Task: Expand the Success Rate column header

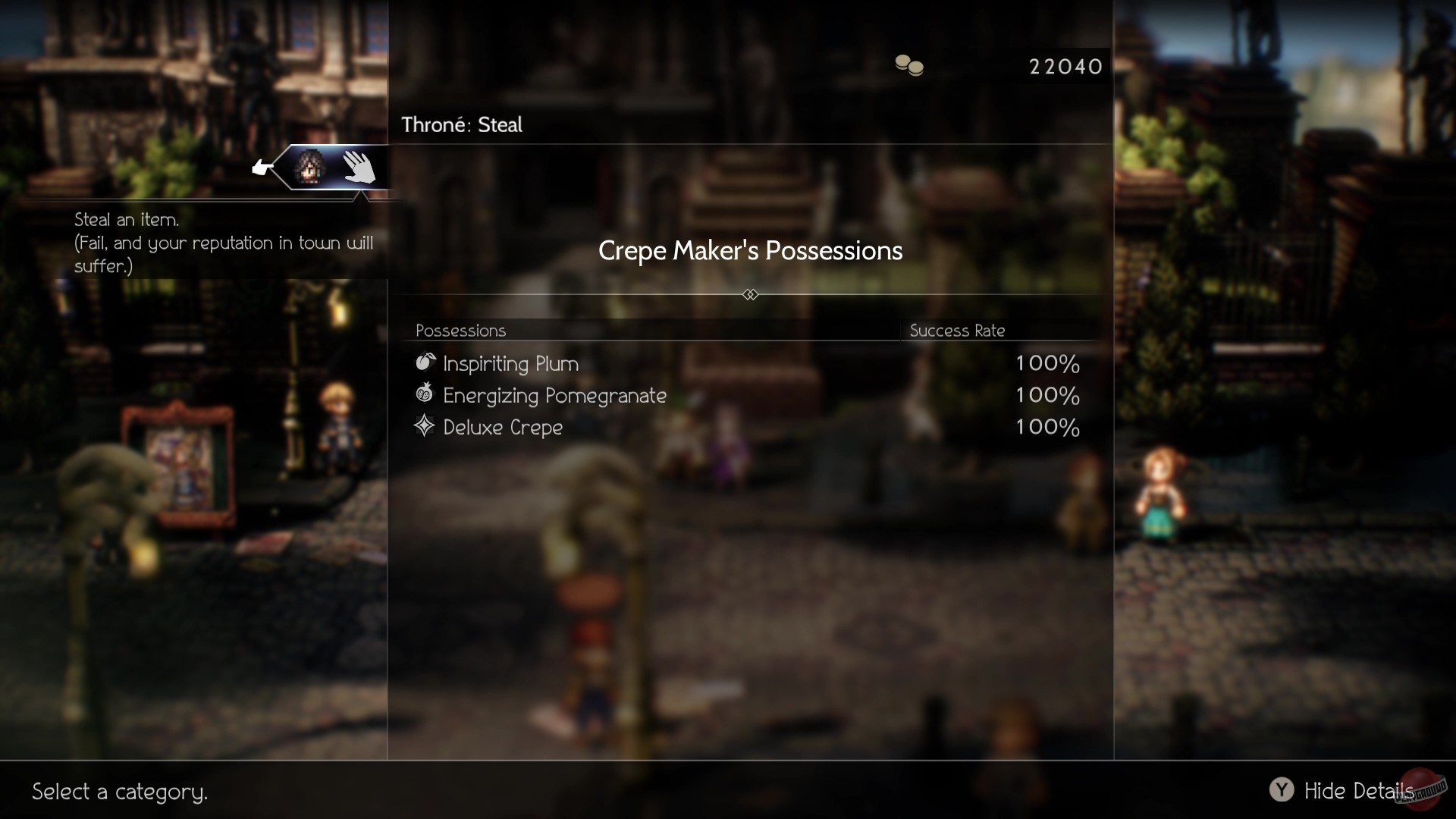Action: pyautogui.click(x=958, y=331)
